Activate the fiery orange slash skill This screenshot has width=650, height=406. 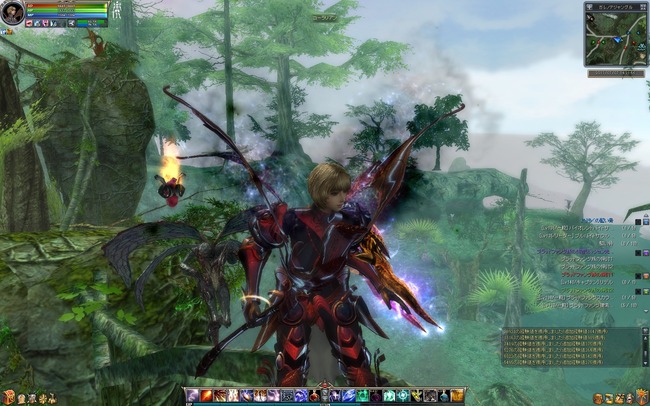[206, 396]
